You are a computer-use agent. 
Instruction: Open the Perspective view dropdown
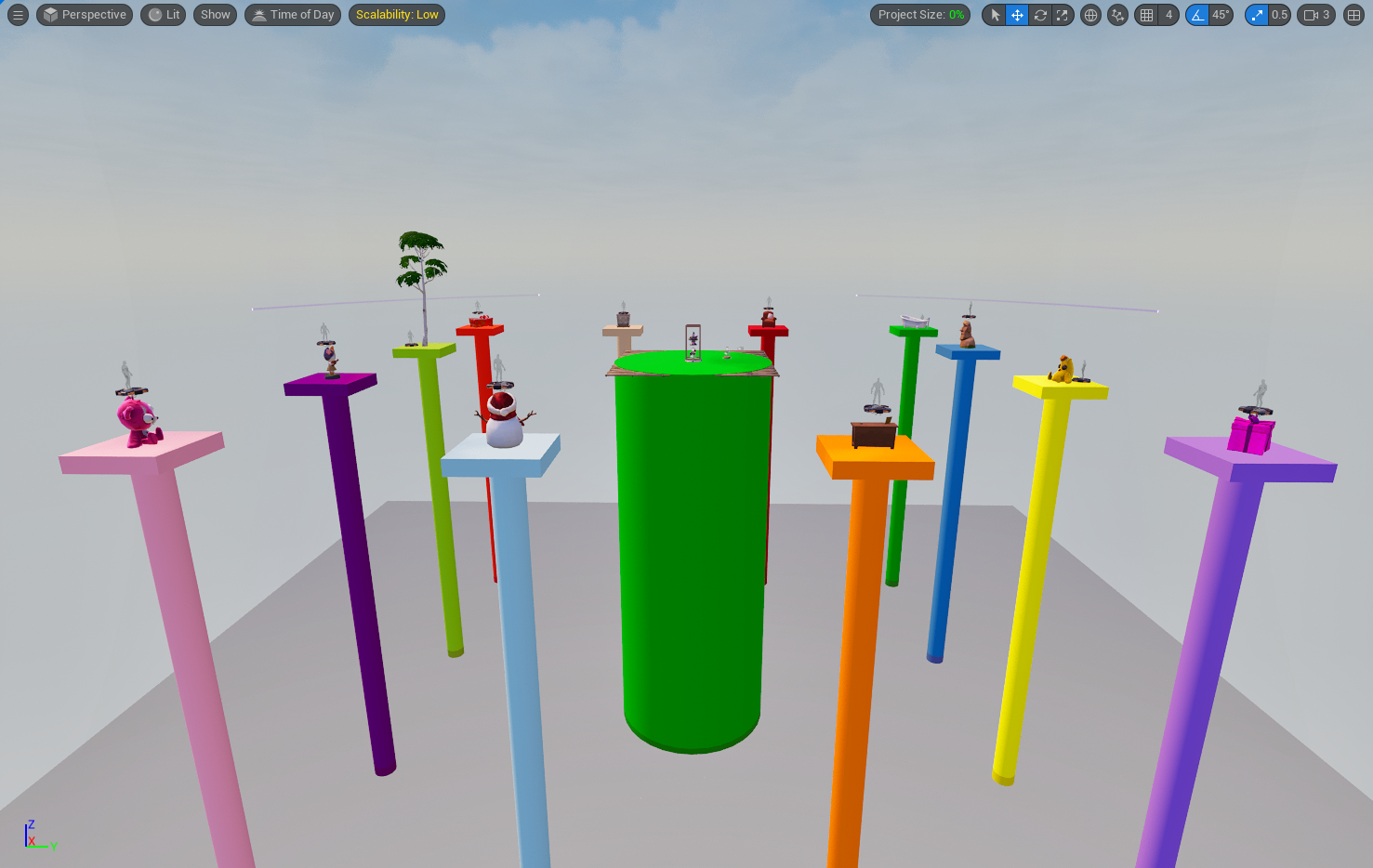tap(84, 15)
